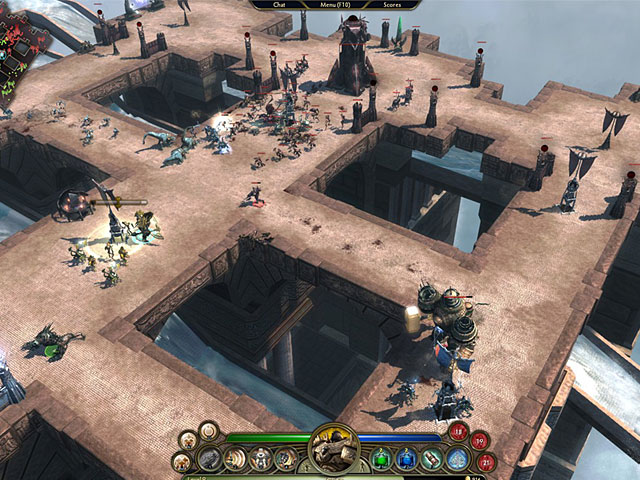
Task: Use the gray scroll item slot
Action: click(431, 458)
